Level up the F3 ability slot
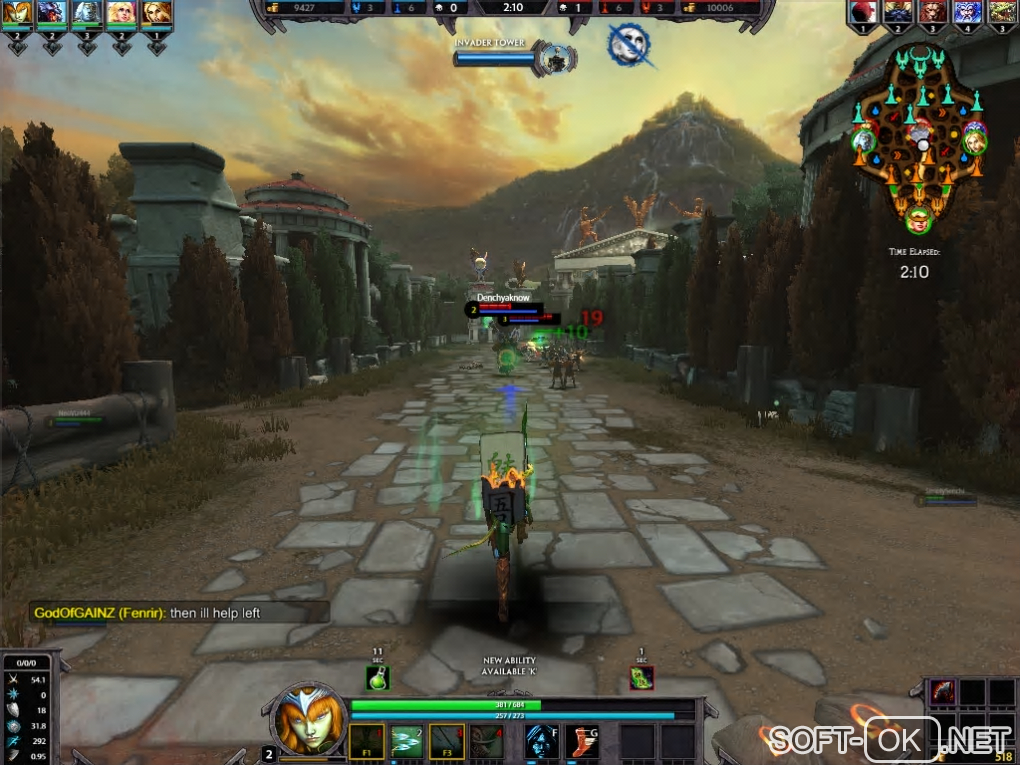This screenshot has width=1020, height=765. click(446, 742)
